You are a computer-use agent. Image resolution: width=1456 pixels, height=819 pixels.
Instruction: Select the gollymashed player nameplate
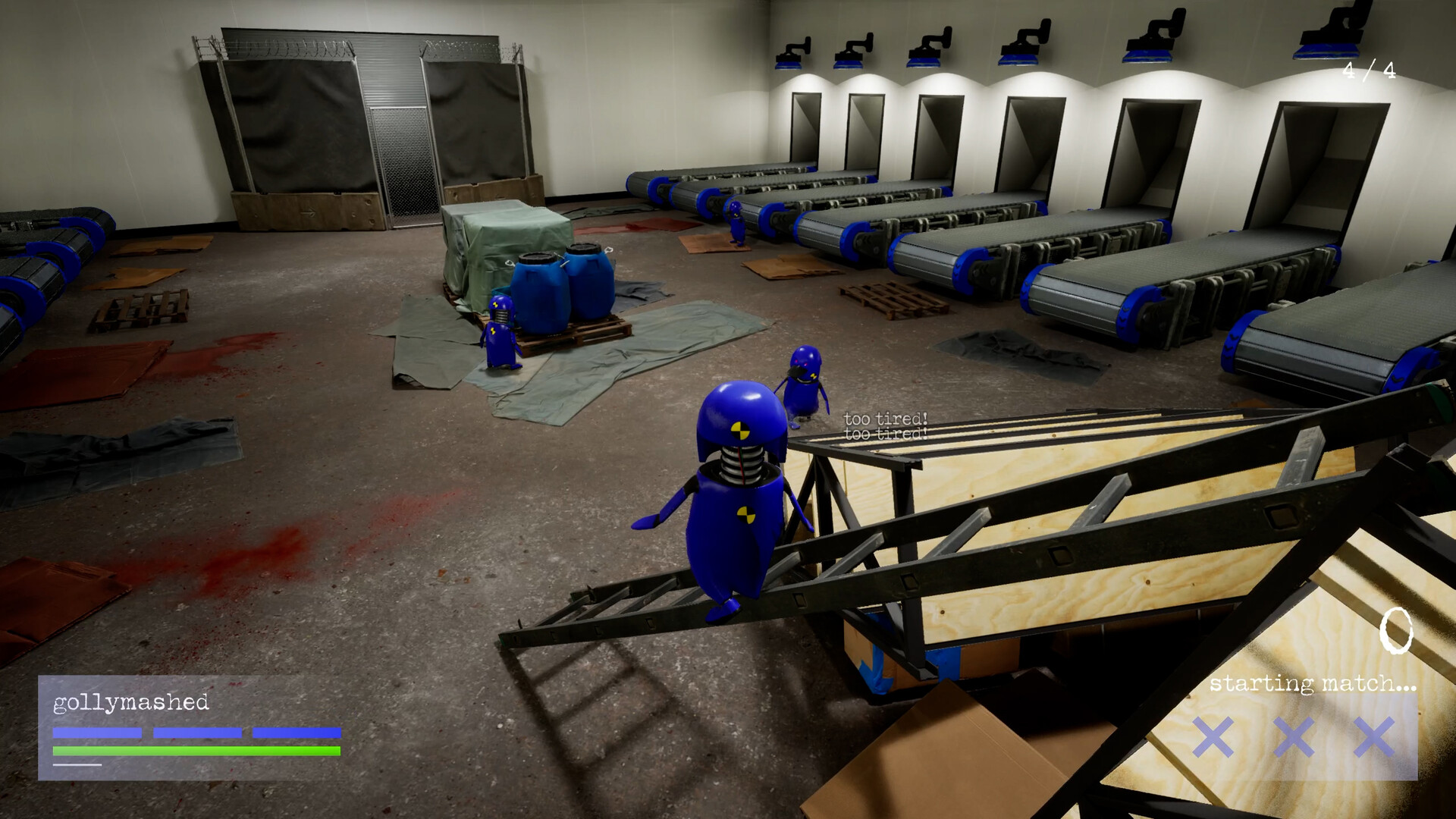pos(129,704)
